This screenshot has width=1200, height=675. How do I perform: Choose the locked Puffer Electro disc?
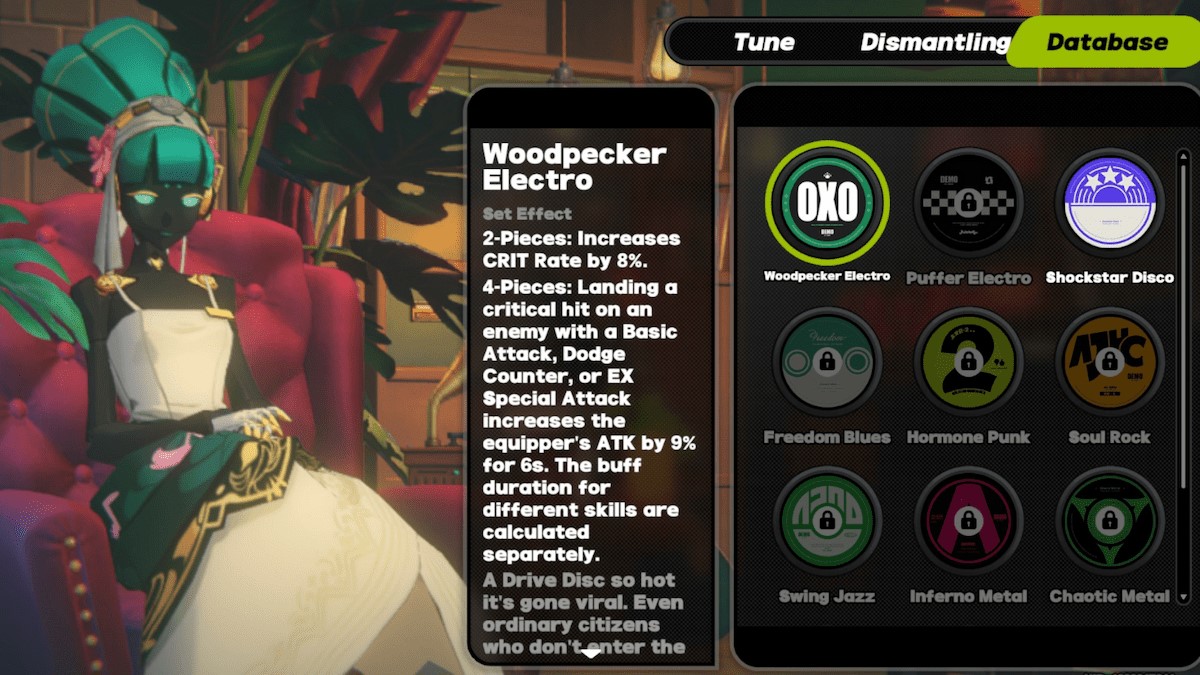pyautogui.click(x=967, y=204)
